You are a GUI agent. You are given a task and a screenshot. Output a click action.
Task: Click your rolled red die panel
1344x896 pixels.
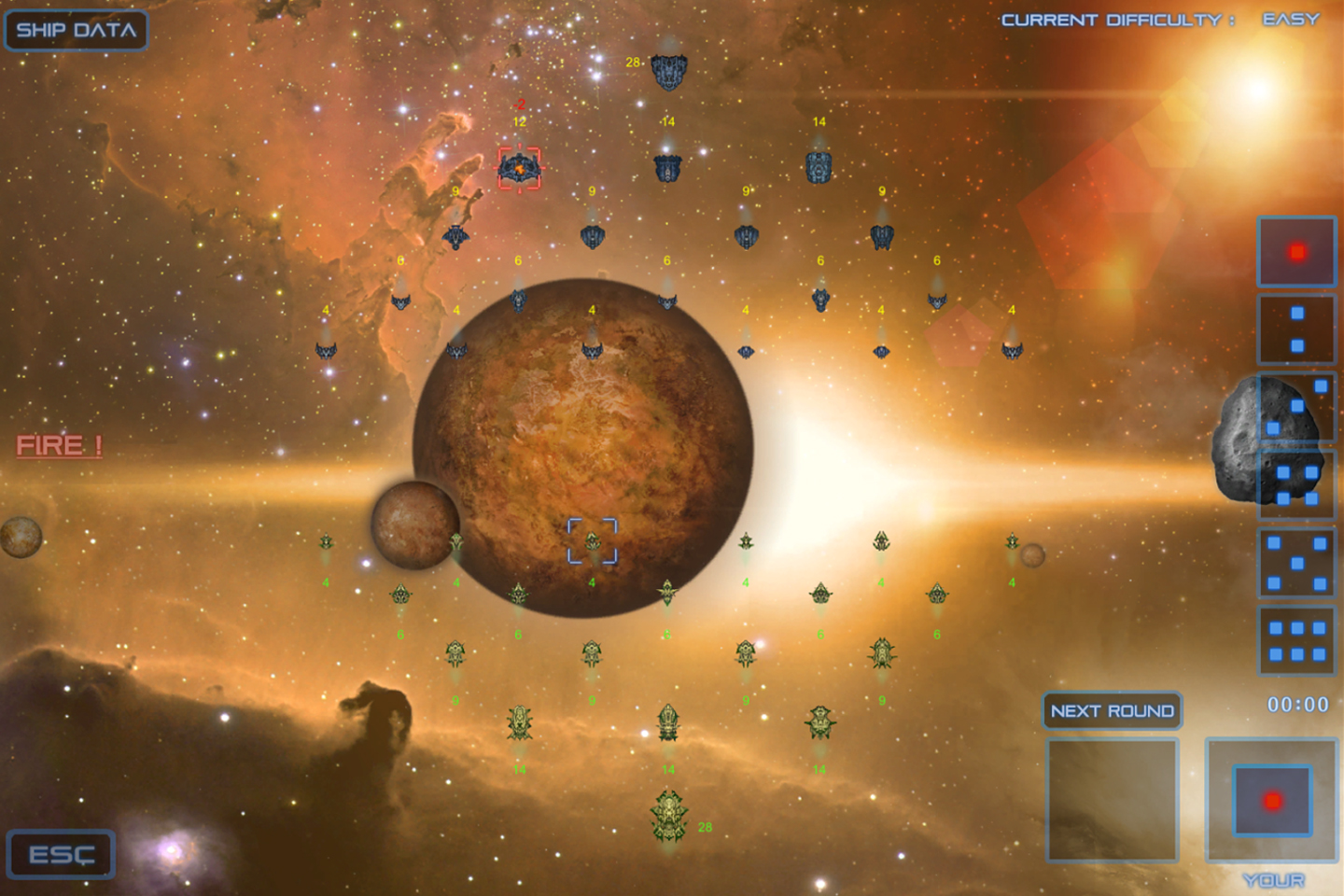[1272, 800]
